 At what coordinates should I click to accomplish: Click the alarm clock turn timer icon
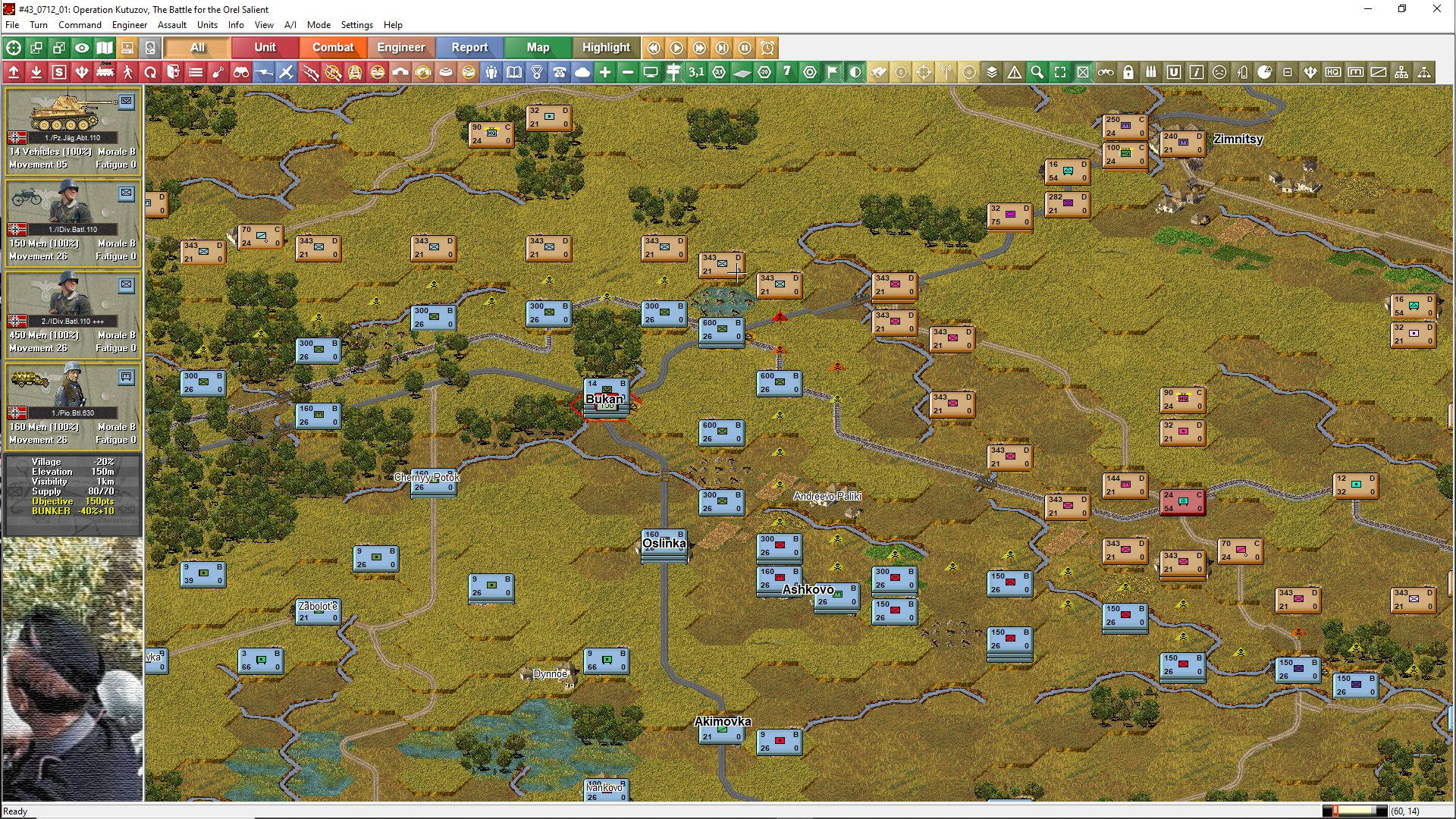point(766,47)
